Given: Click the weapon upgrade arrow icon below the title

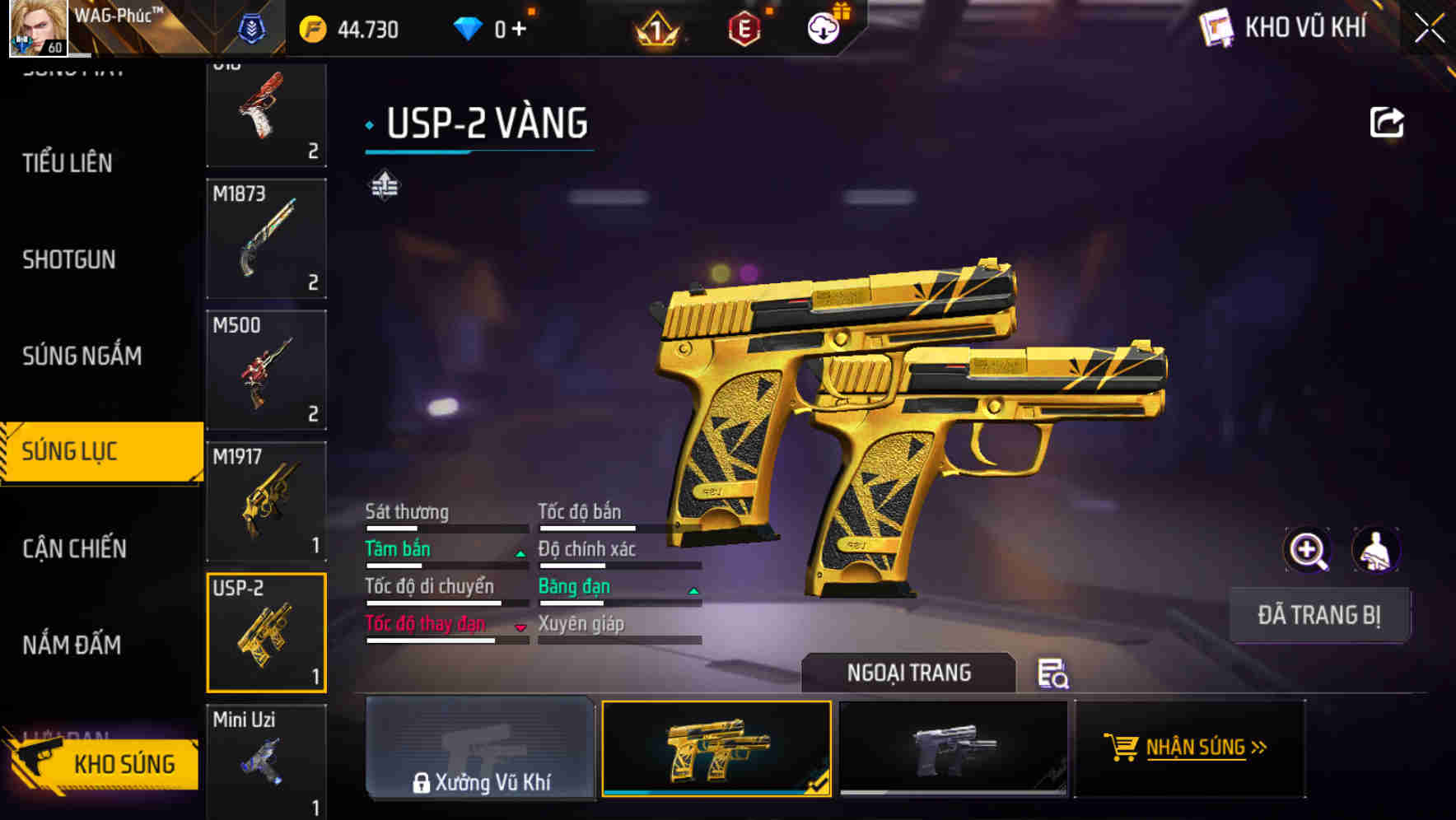Looking at the screenshot, I should (384, 183).
